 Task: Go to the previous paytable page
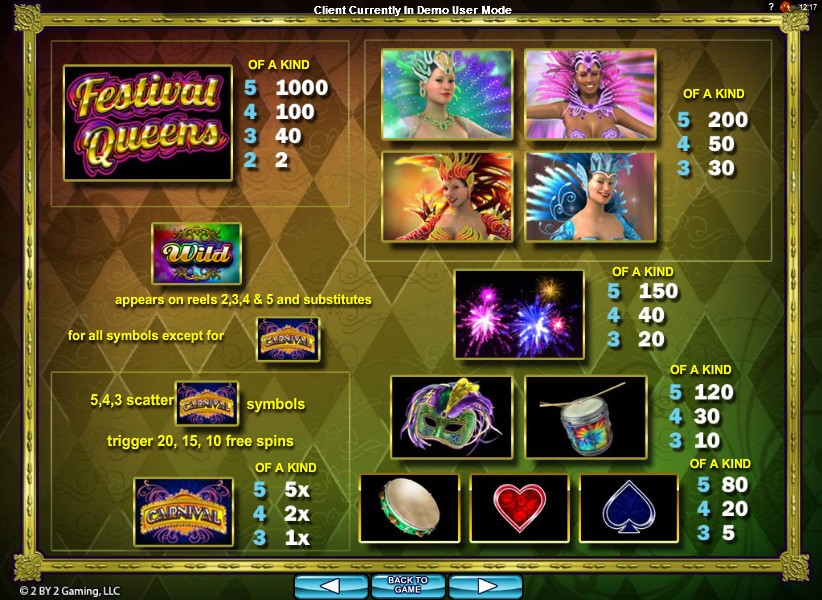[331, 586]
